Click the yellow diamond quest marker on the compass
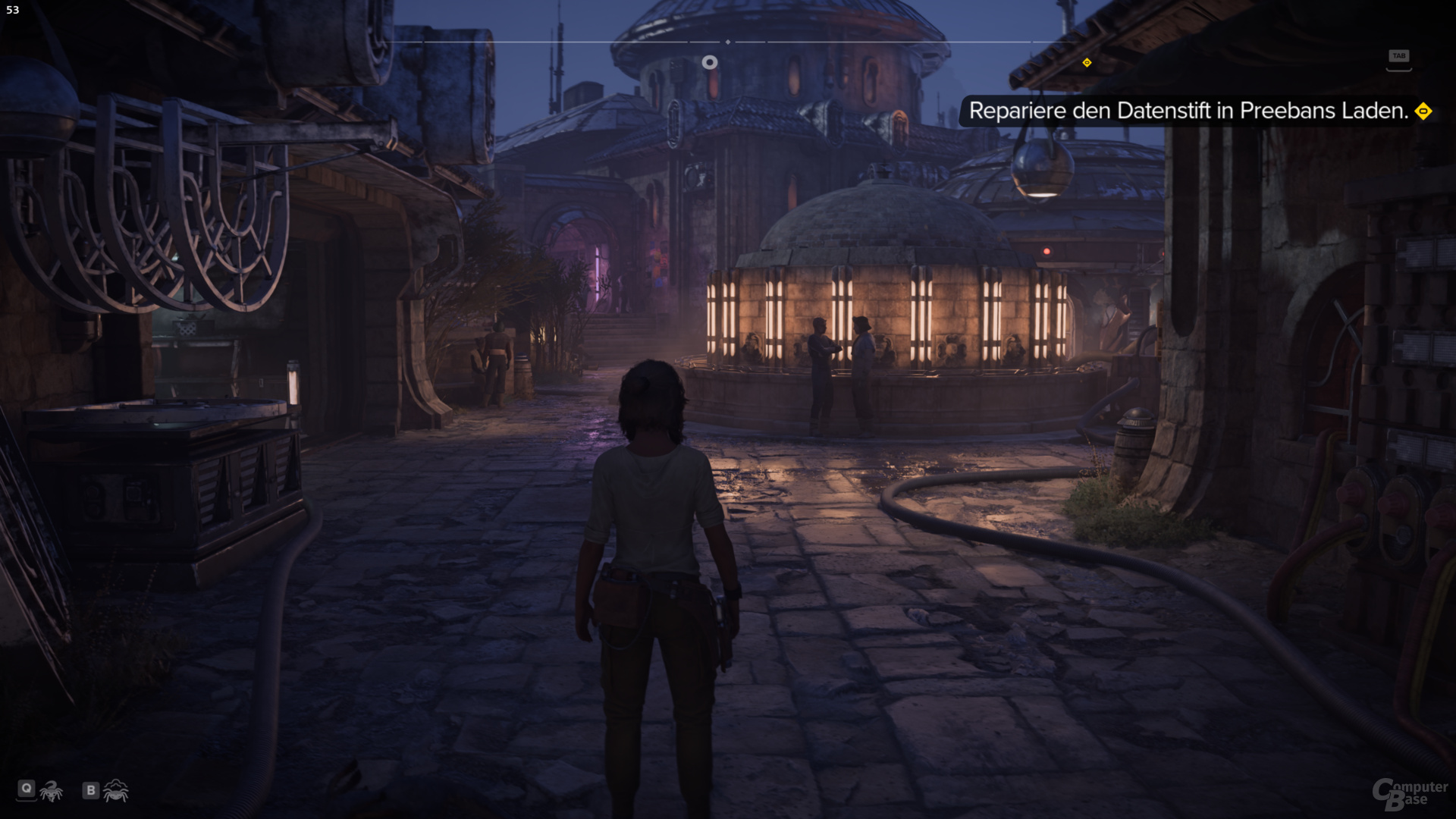Viewport: 1456px width, 819px height. coord(1087,63)
